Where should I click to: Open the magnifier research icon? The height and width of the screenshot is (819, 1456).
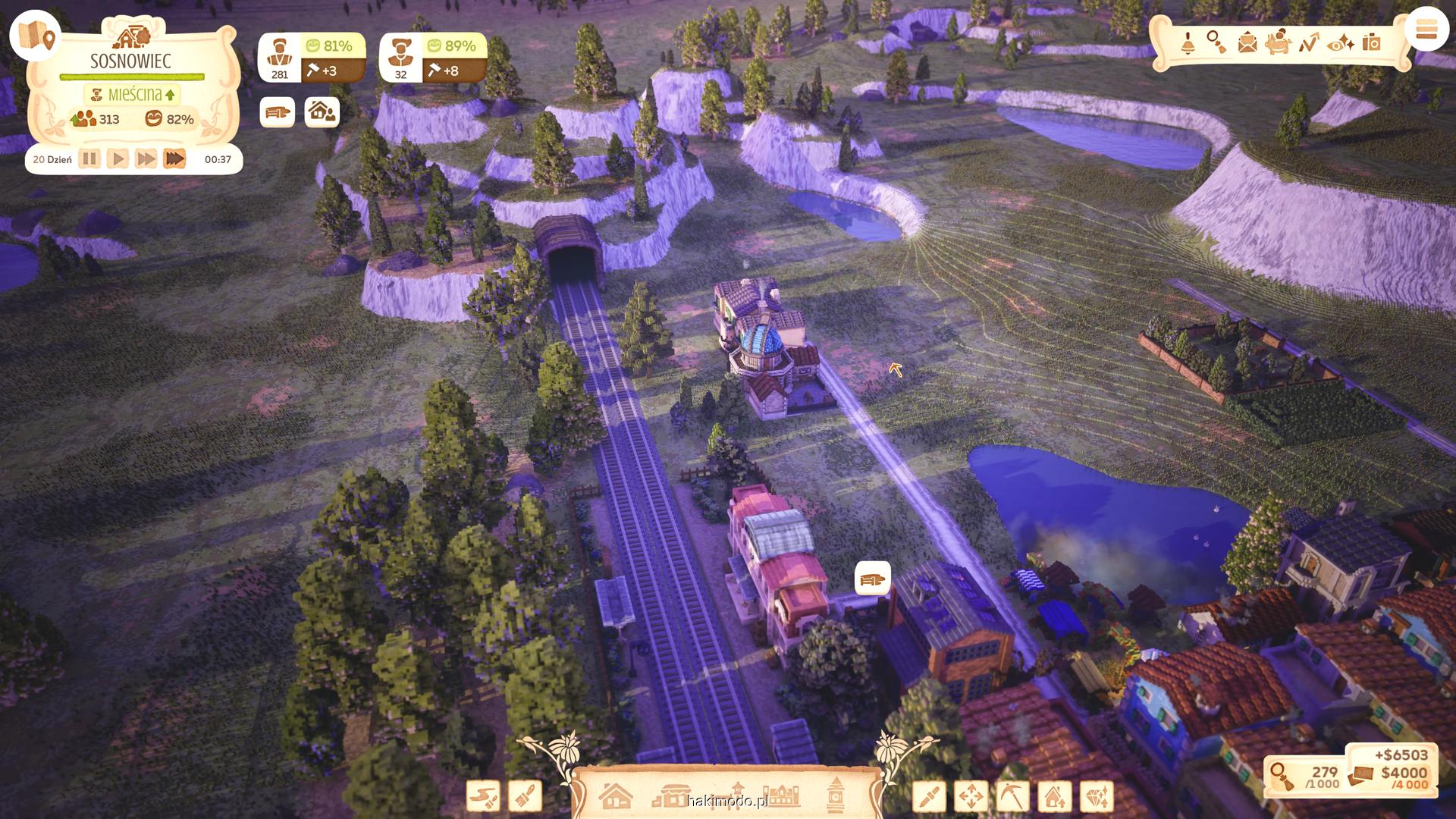click(x=1216, y=42)
